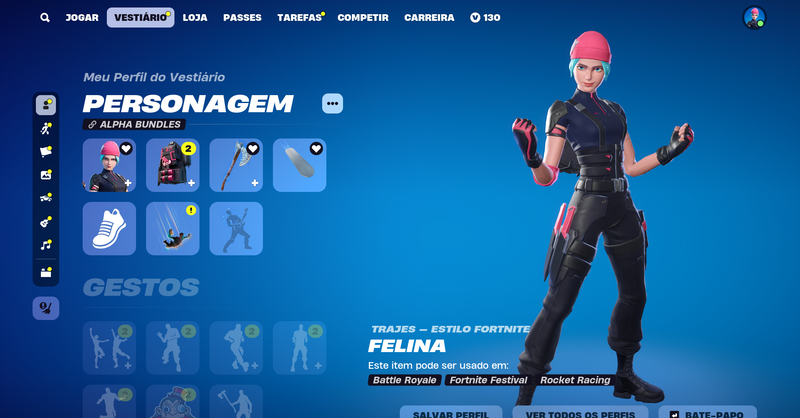Click the ALPHA BUNDLES link tag
The width and height of the screenshot is (800, 418).
click(x=134, y=125)
